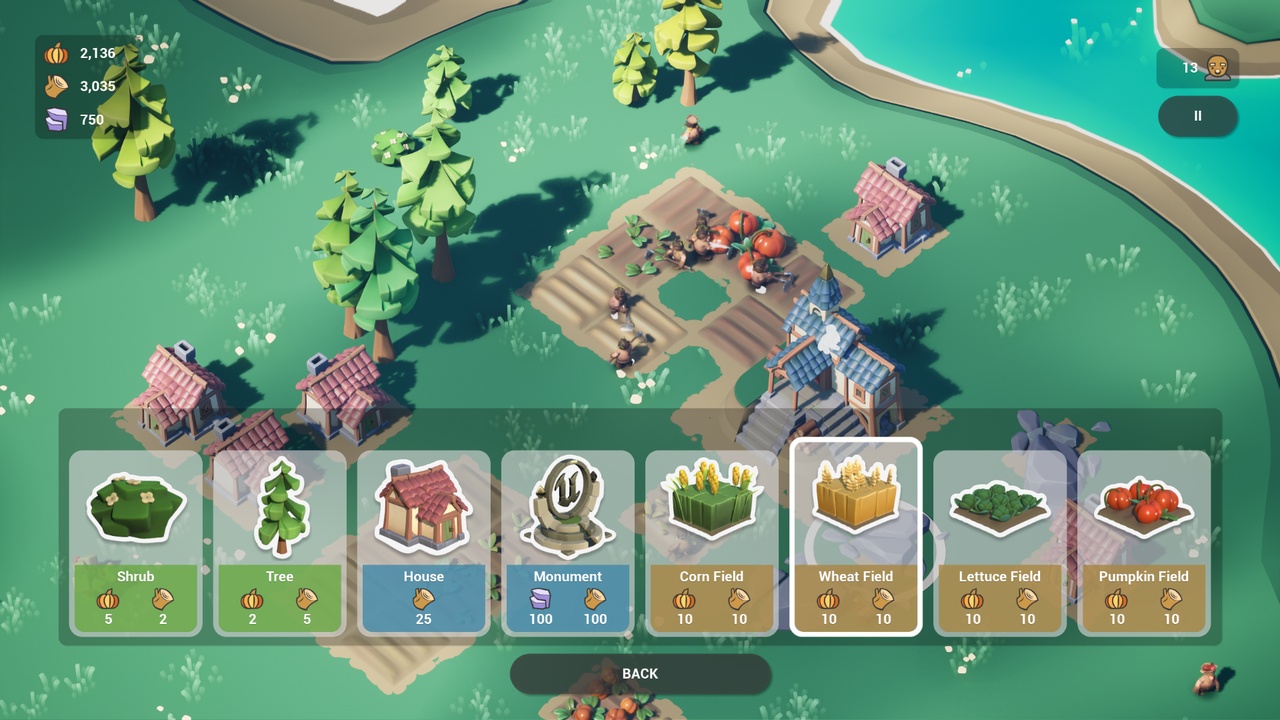Choose the Pumpkin Field card
This screenshot has width=1280, height=720.
[x=1143, y=542]
